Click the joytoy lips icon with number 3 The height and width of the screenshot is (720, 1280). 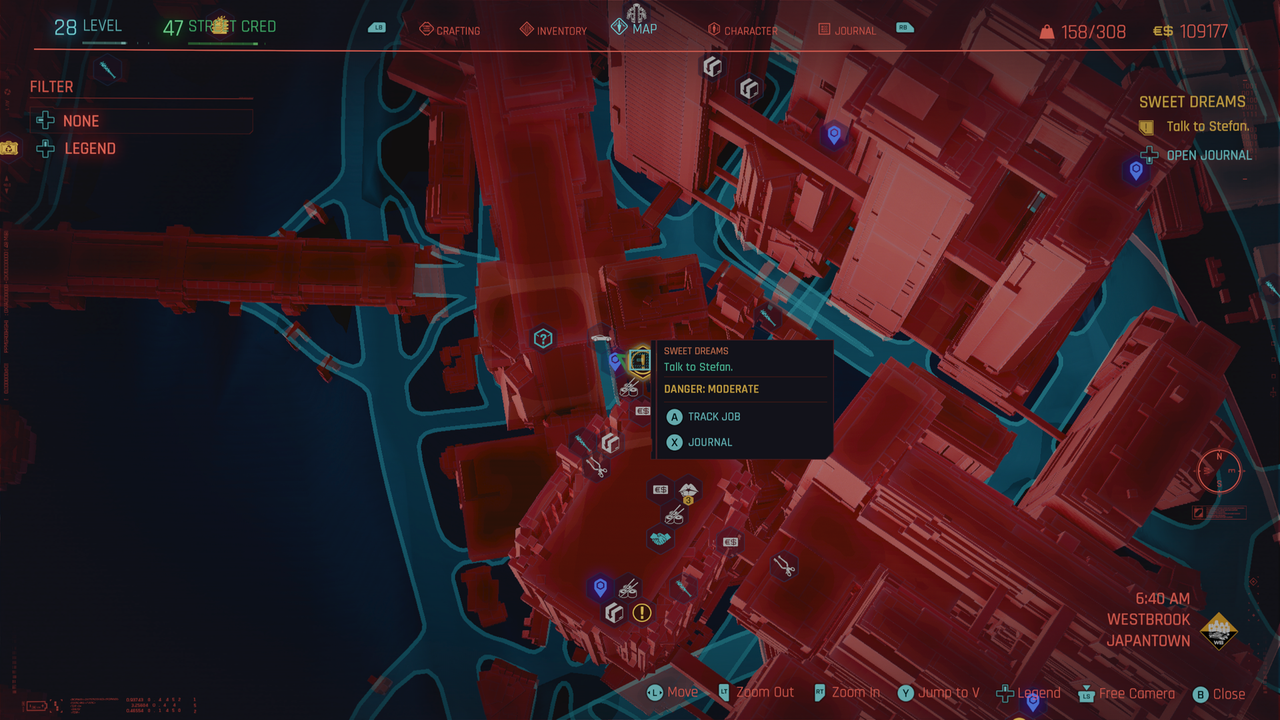coord(690,490)
